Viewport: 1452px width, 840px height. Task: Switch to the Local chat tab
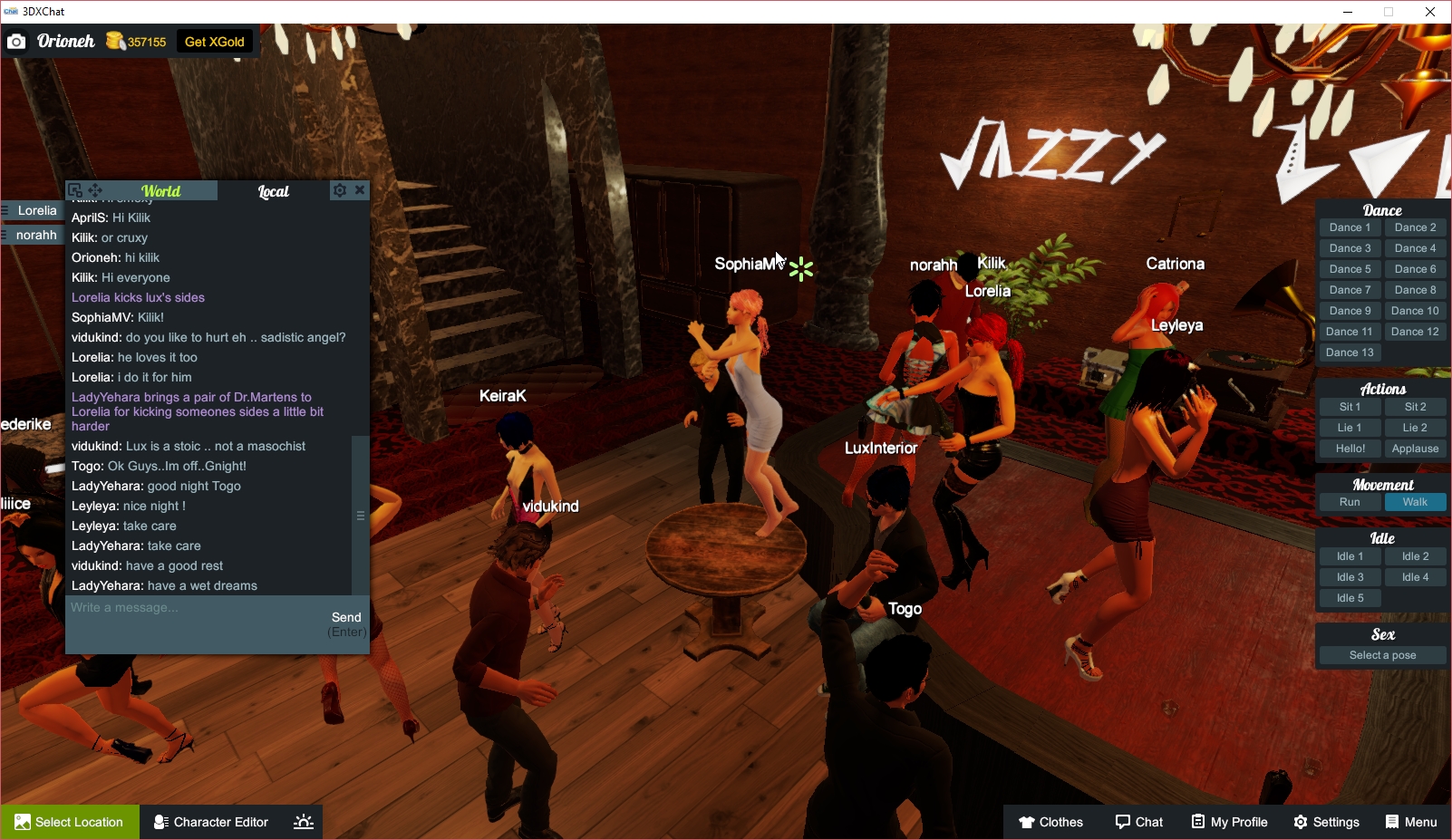click(x=274, y=190)
